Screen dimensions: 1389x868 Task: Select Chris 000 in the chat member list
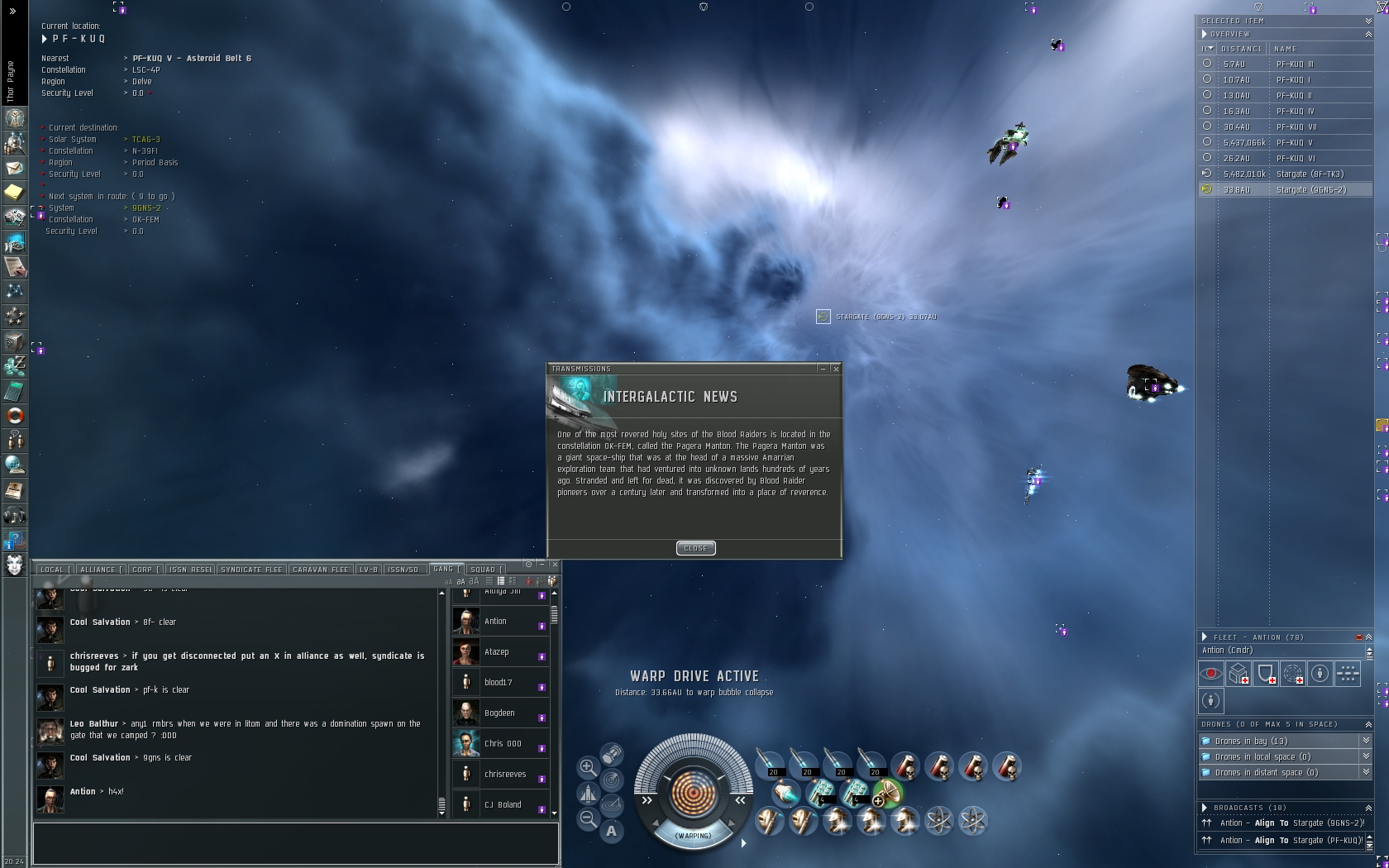503,744
